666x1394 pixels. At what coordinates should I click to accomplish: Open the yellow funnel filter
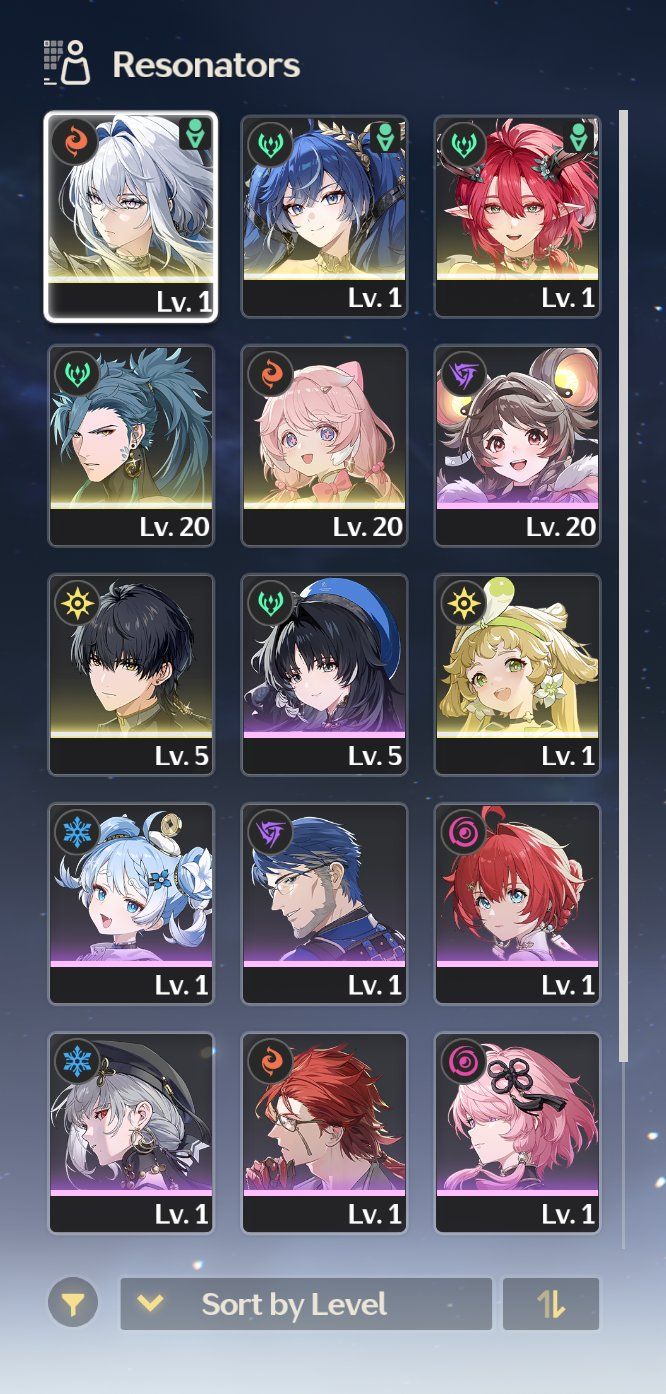(73, 1304)
